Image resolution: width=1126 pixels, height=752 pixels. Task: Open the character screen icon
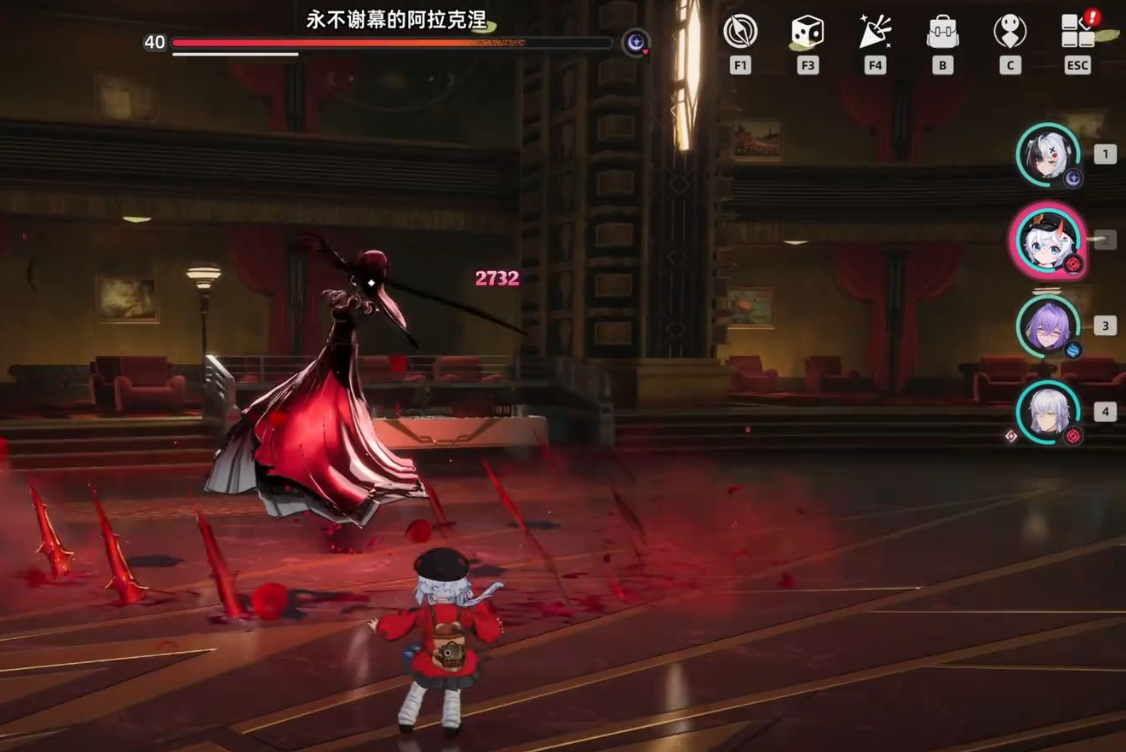[1010, 31]
